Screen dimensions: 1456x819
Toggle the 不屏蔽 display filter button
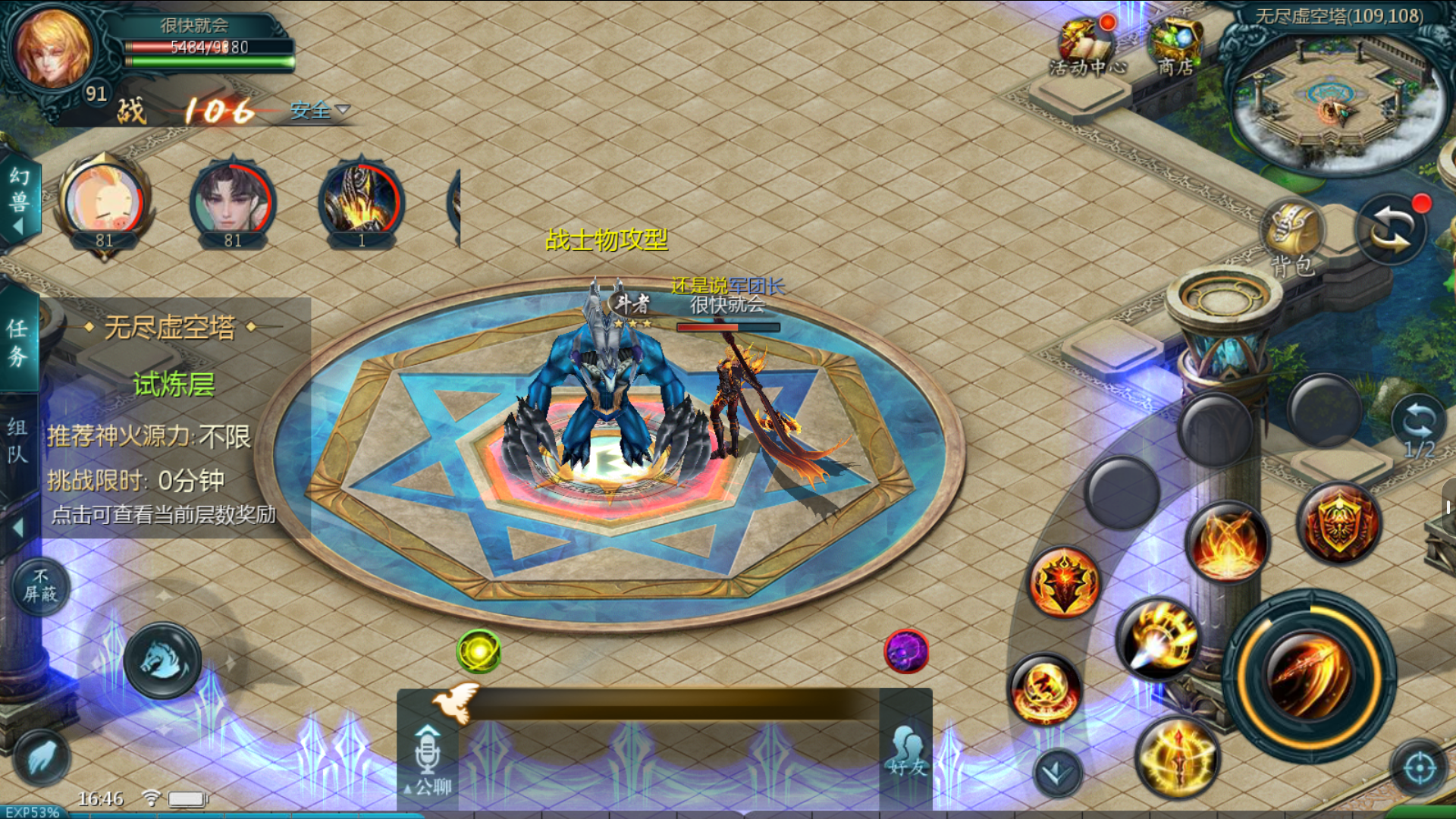(x=40, y=586)
